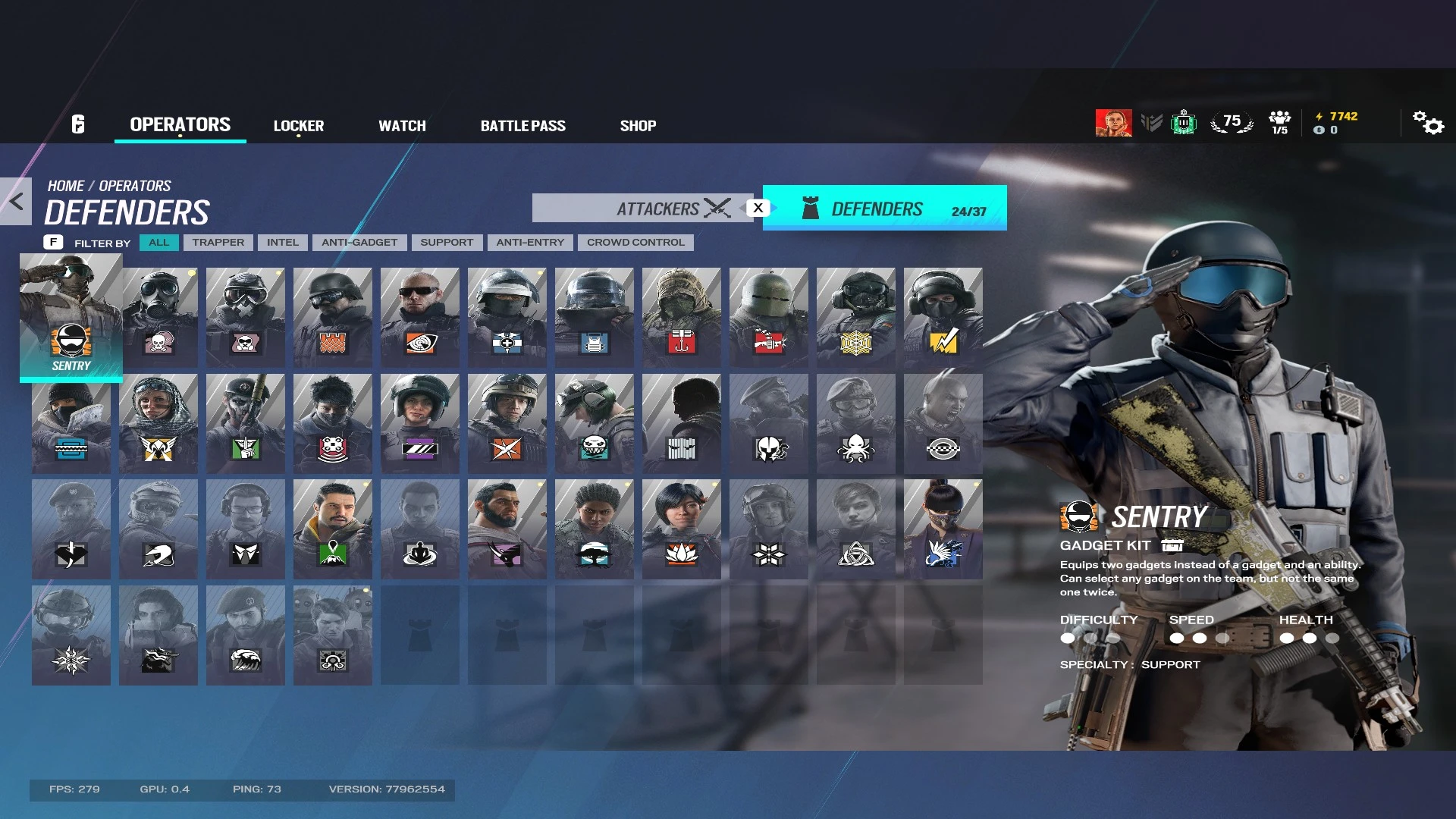Viewport: 1456px width, 819px height.
Task: Click the player avatar portrait
Action: 1113,121
